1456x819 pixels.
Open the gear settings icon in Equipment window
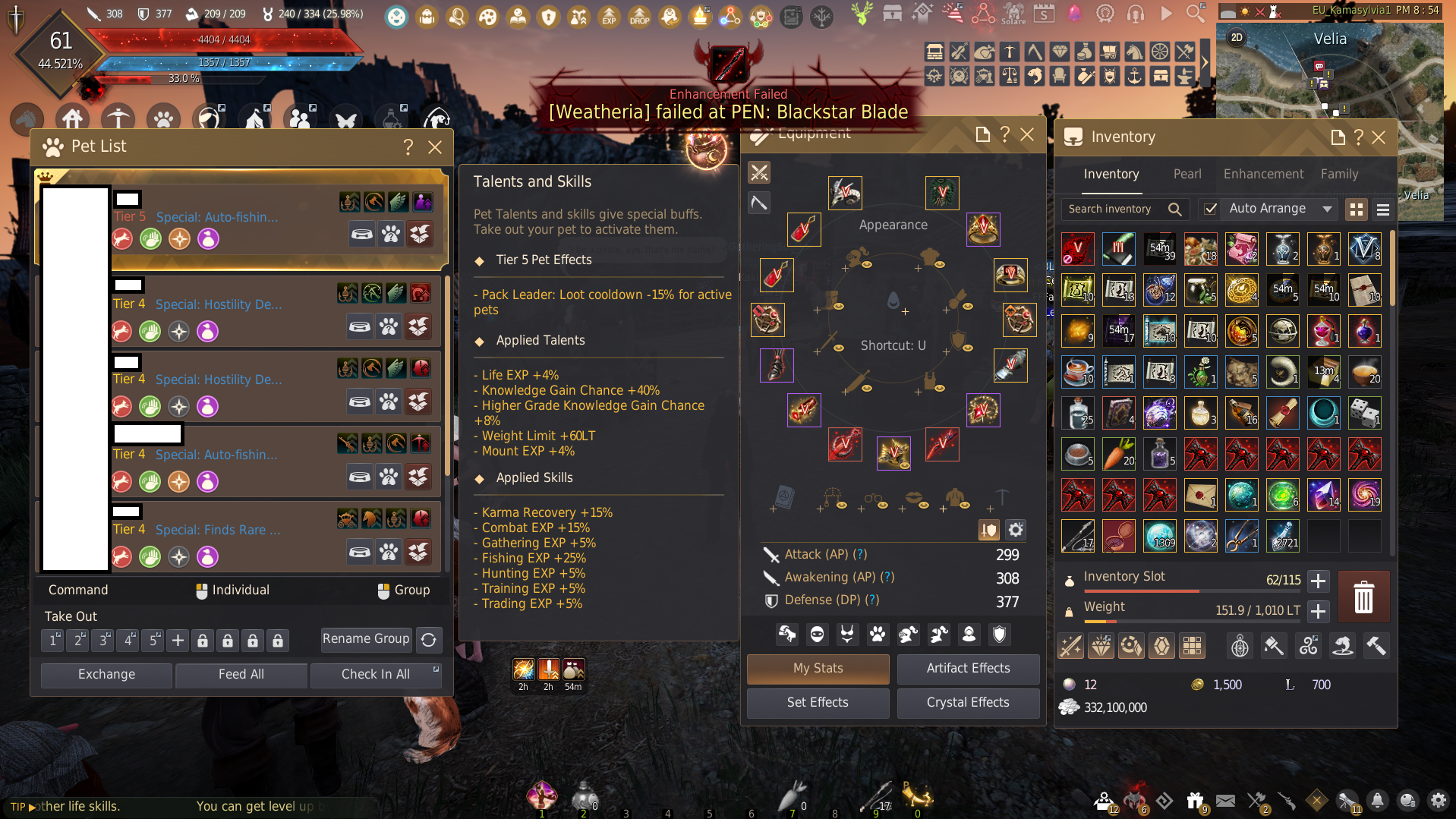coord(1016,529)
